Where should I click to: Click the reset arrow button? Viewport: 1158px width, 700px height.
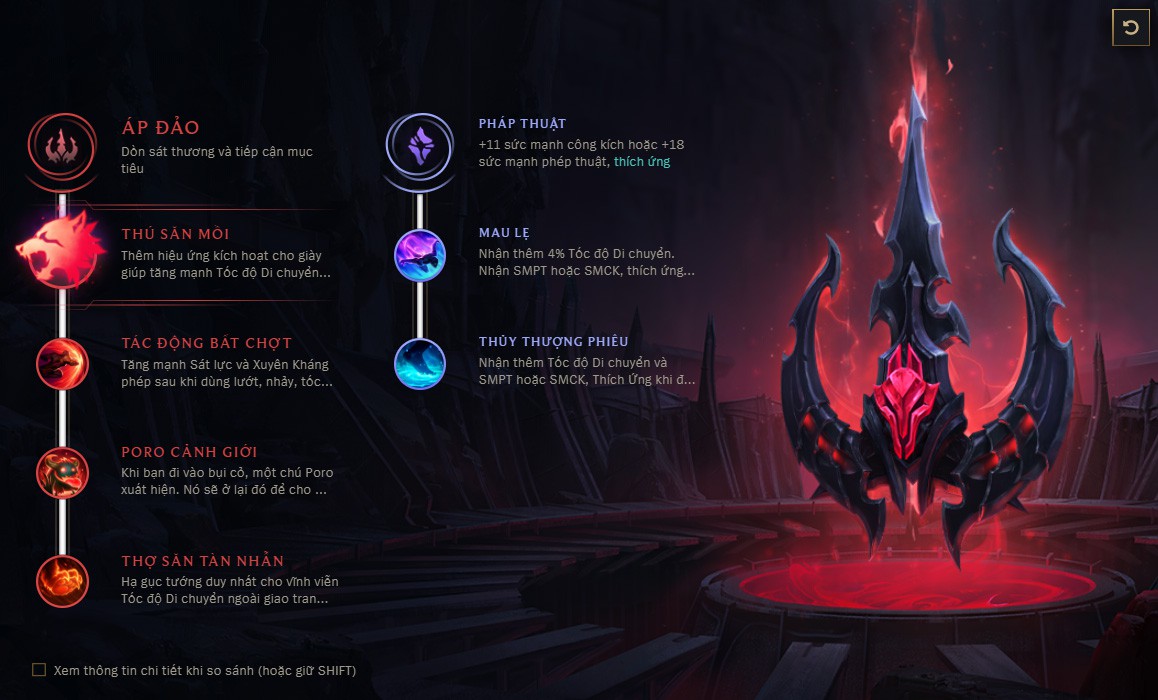coord(1131,28)
